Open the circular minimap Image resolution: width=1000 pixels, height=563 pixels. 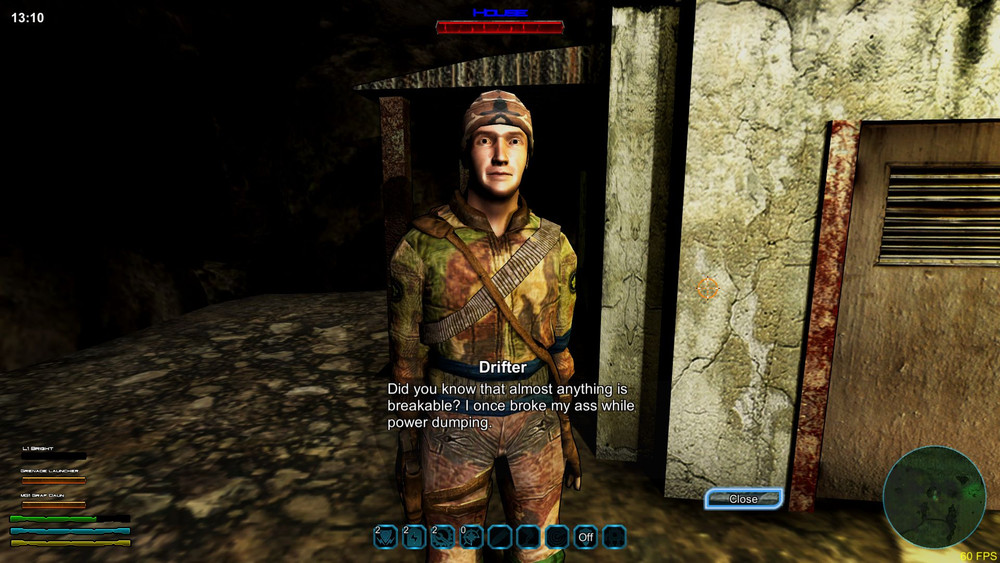[934, 497]
